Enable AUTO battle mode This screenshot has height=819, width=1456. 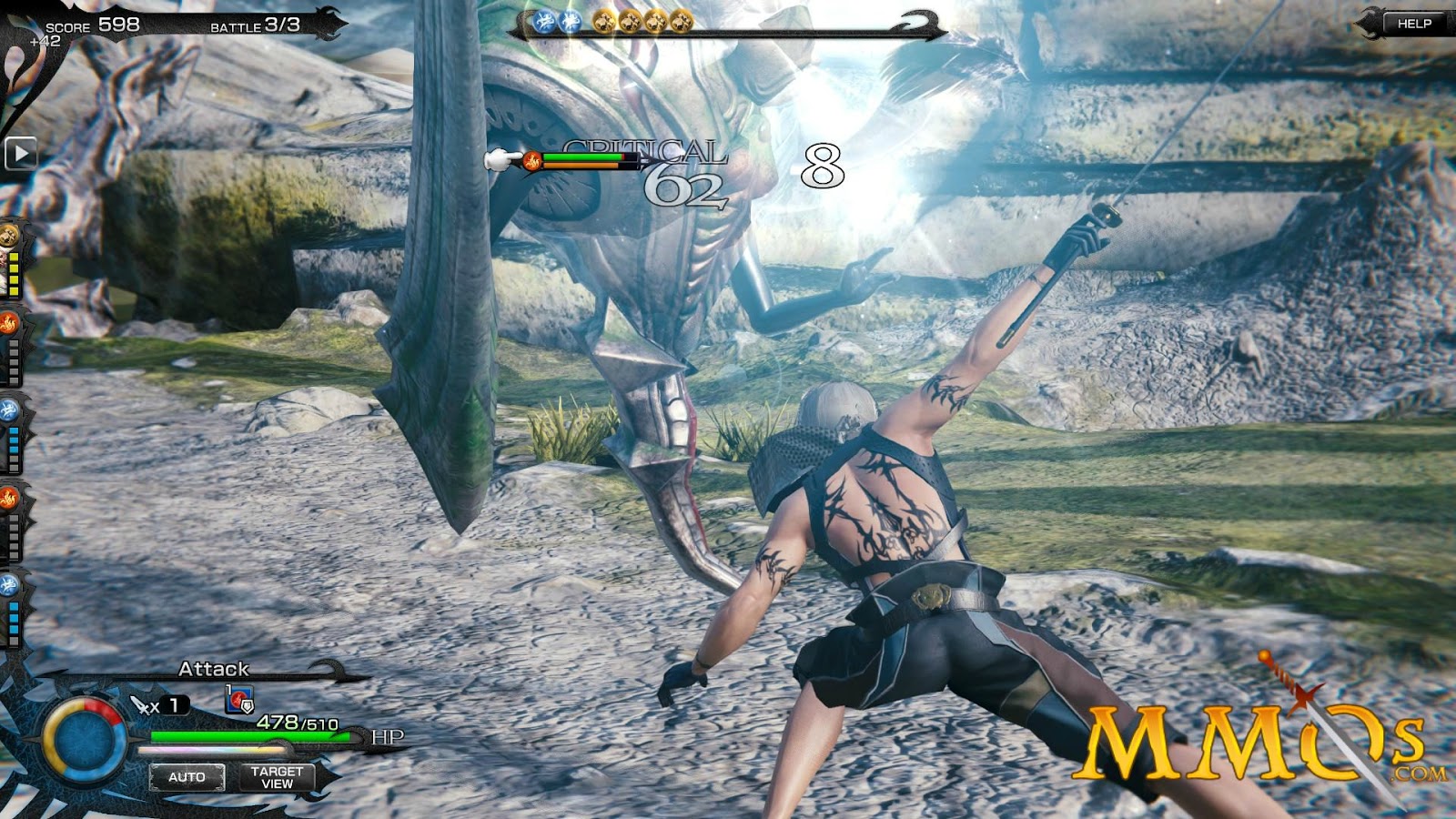[189, 778]
